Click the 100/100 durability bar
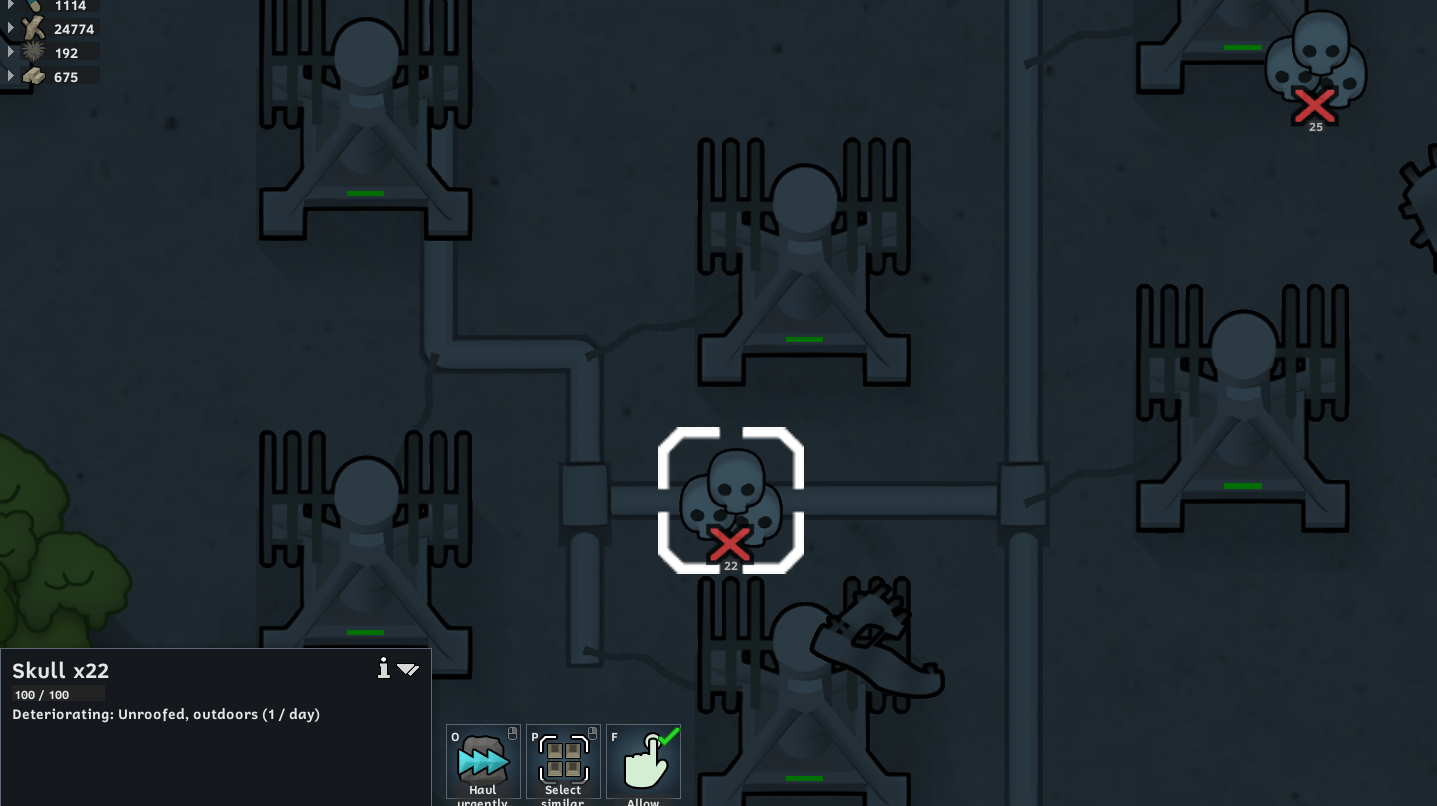Image resolution: width=1437 pixels, height=806 pixels. click(58, 693)
